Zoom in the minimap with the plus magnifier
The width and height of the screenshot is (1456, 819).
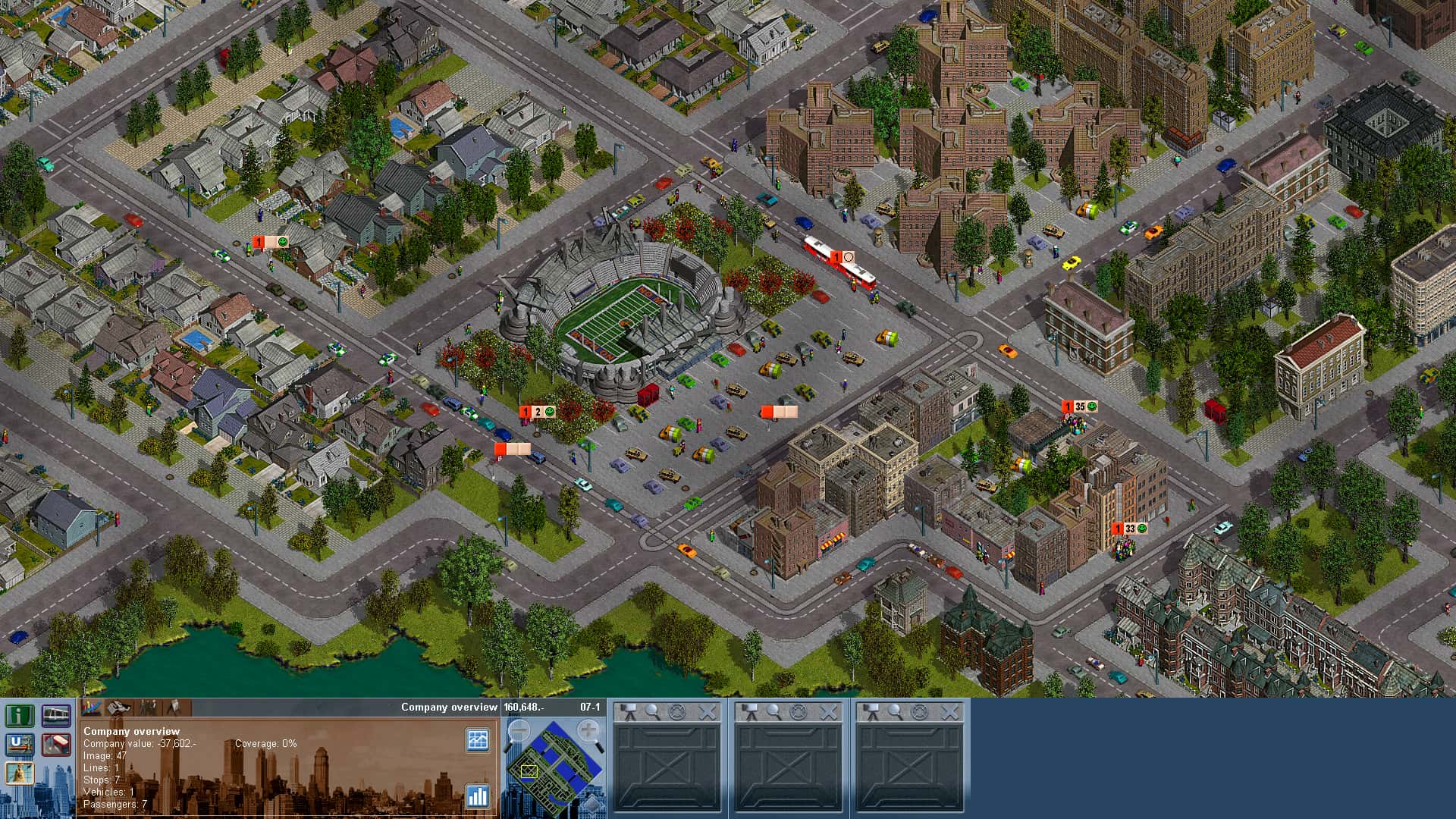[588, 730]
